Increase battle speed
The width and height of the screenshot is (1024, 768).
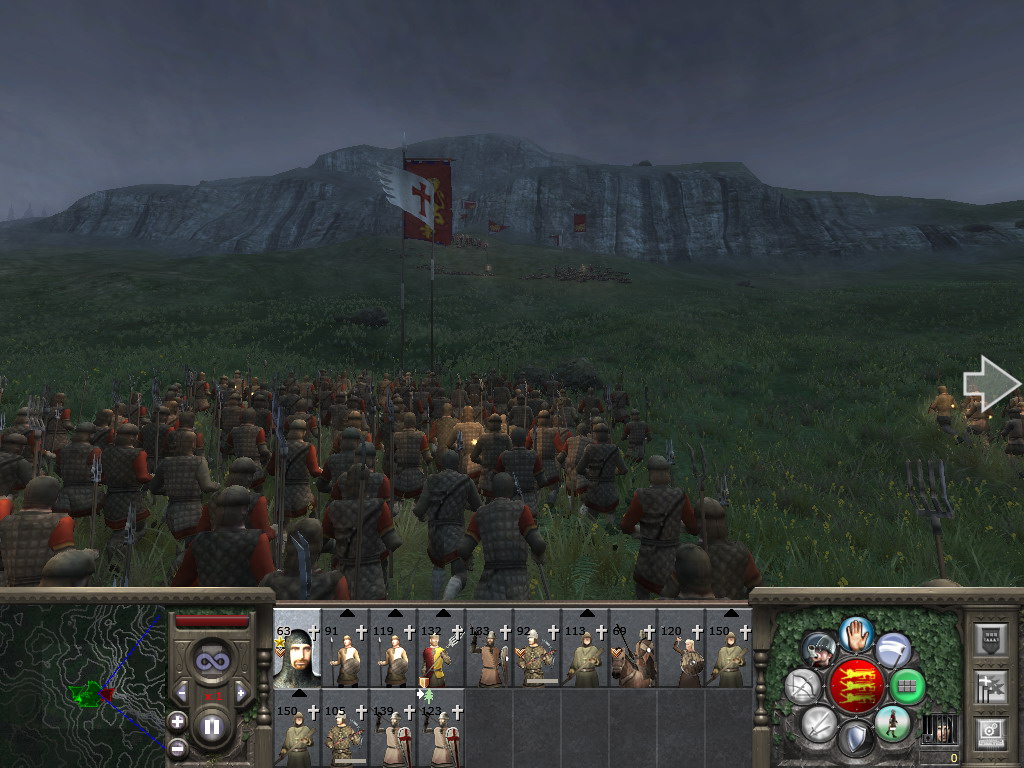click(241, 693)
